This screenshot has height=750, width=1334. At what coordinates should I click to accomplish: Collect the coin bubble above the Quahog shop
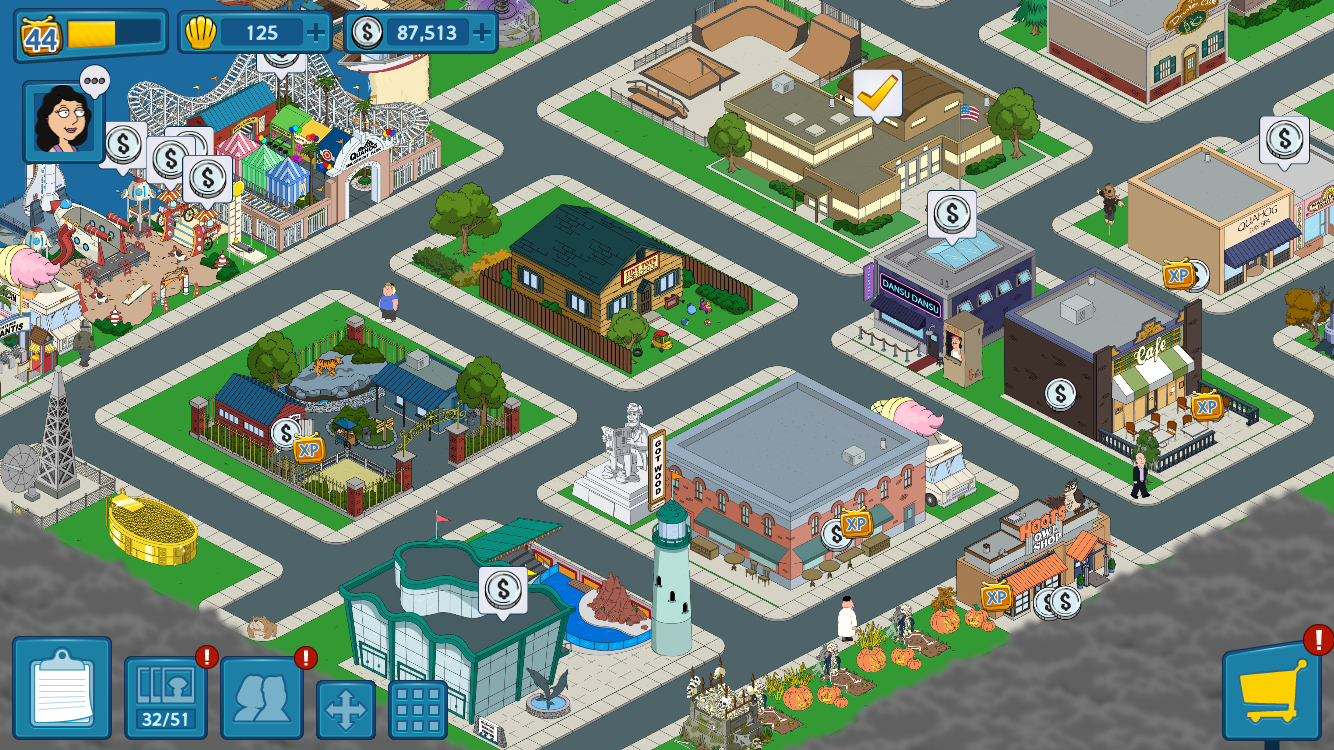coord(1284,140)
